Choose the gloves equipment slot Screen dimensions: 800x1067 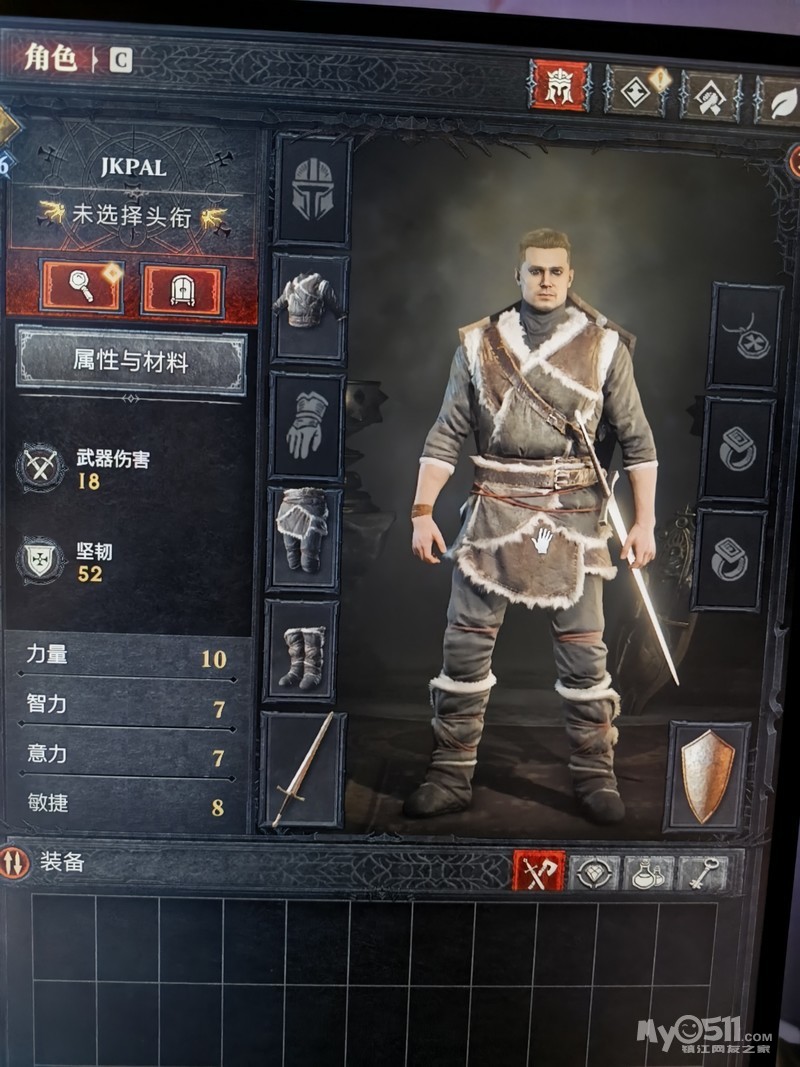coord(307,425)
